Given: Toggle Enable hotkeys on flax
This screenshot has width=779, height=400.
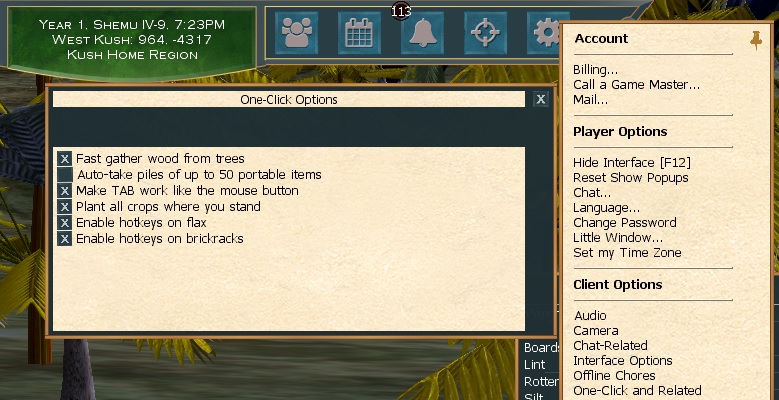Looking at the screenshot, I should (x=65, y=223).
